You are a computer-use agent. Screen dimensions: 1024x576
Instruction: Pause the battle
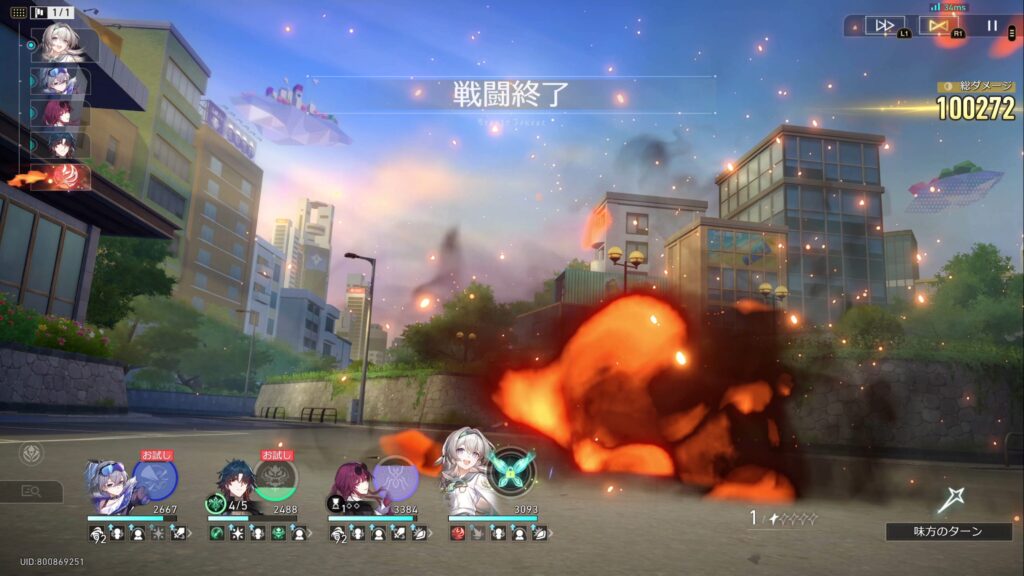[x=993, y=25]
